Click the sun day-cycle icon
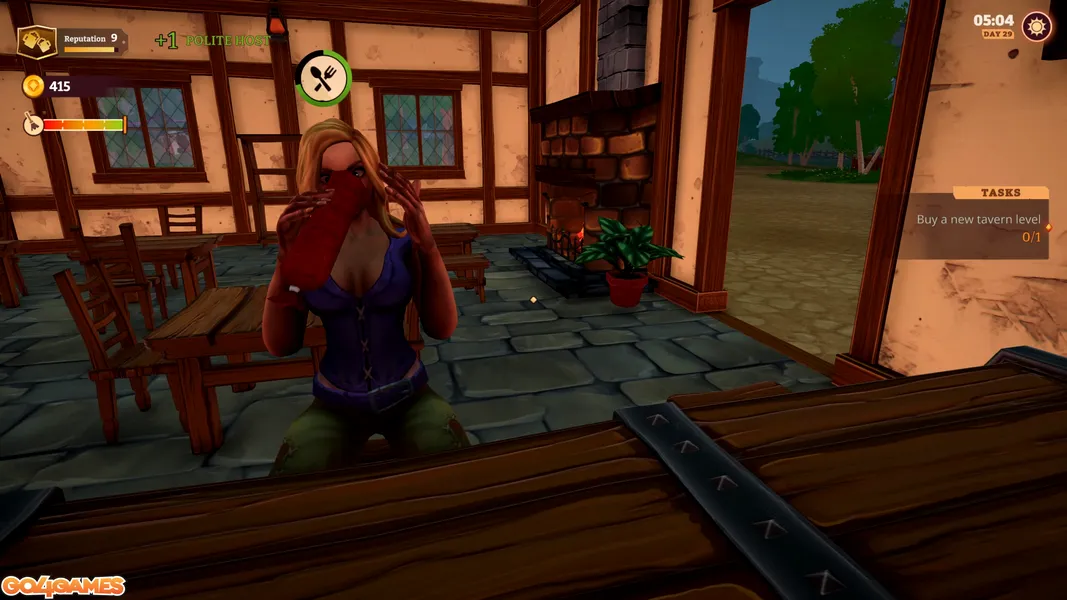Image resolution: width=1067 pixels, height=600 pixels. coord(1036,26)
